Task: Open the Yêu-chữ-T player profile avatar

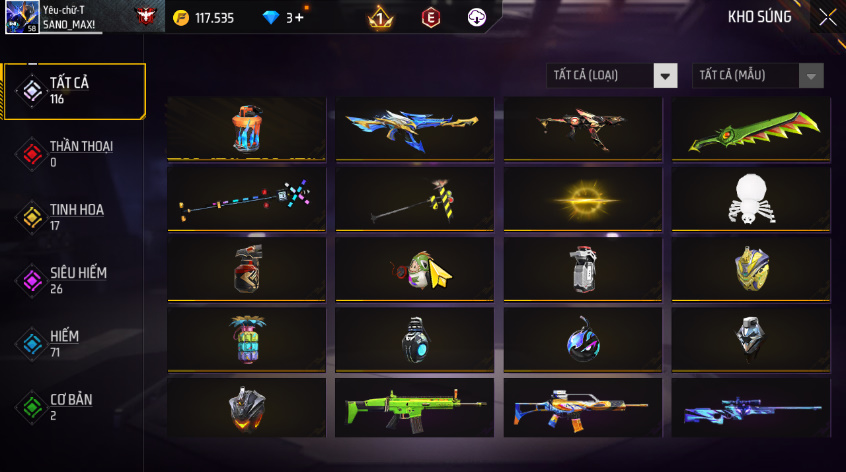Action: click(x=21, y=17)
